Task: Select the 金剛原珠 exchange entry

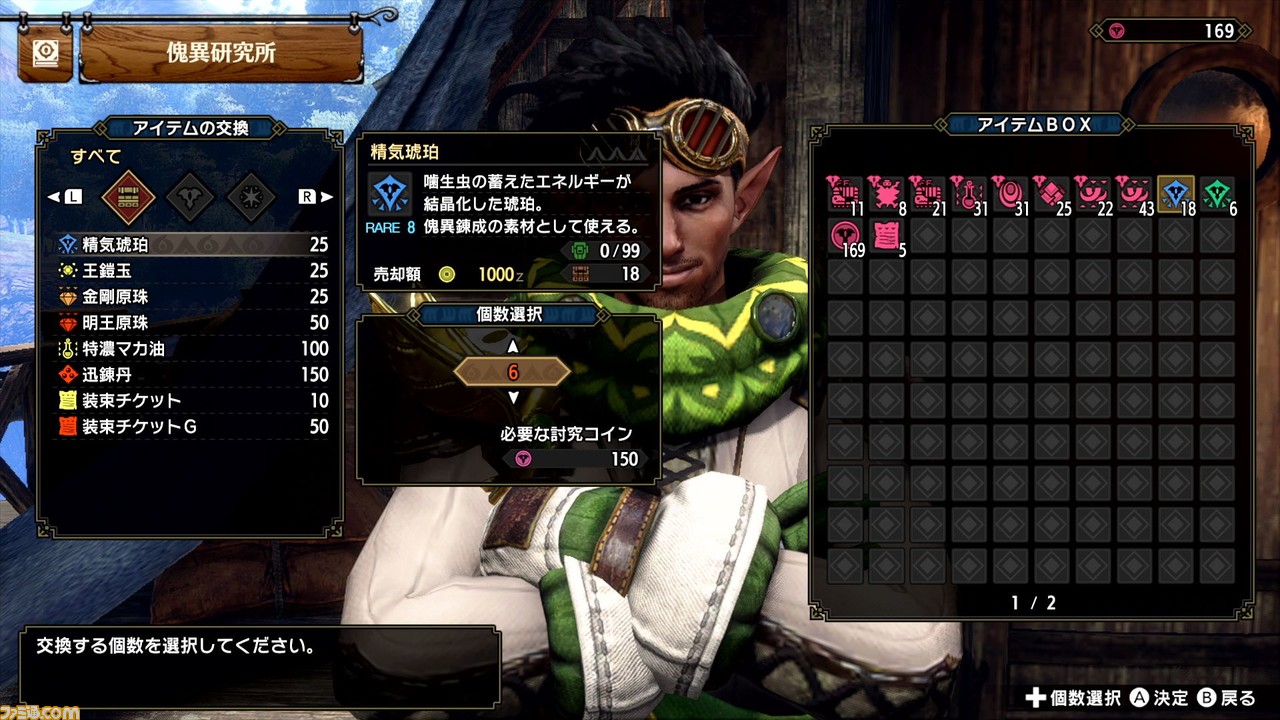Action: (x=190, y=297)
